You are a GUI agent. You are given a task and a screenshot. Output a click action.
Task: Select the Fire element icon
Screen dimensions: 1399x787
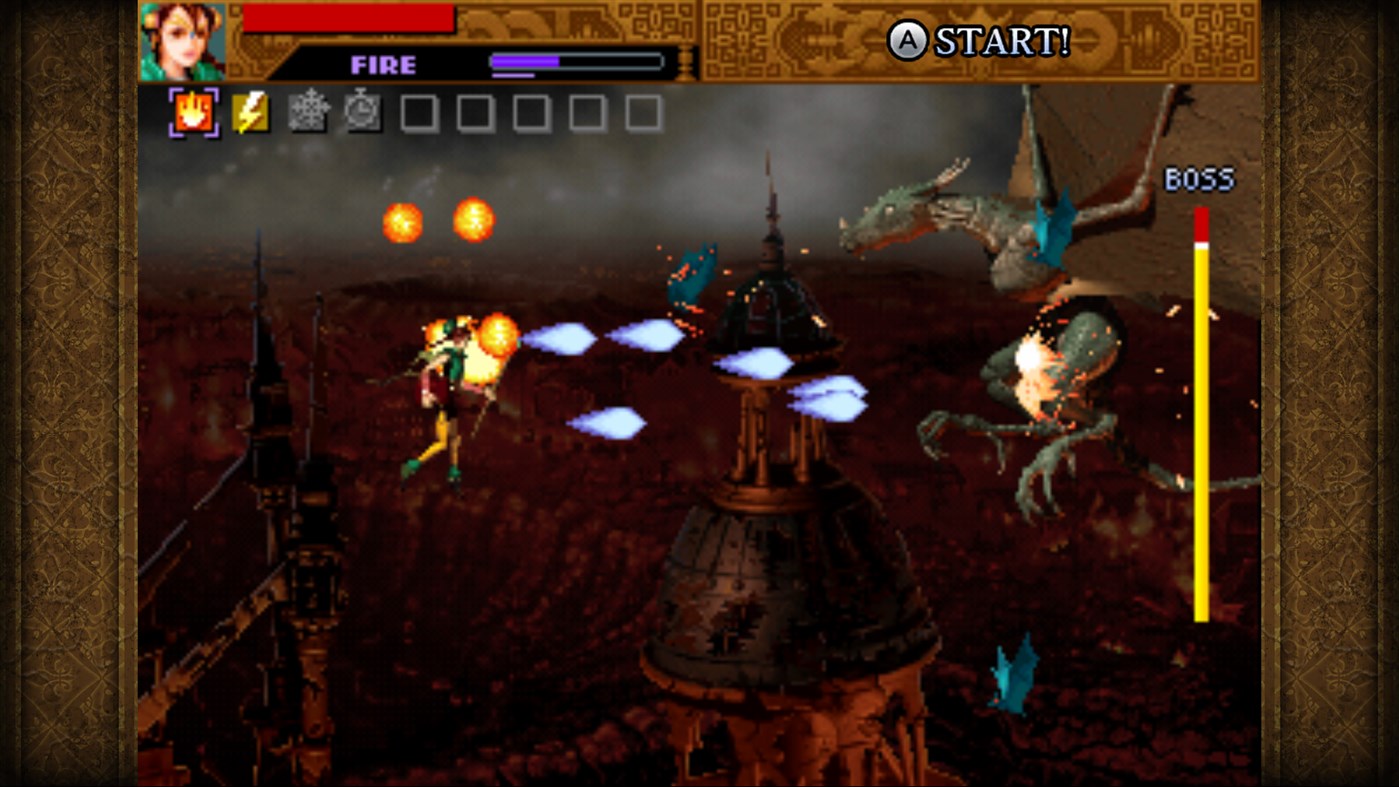195,110
